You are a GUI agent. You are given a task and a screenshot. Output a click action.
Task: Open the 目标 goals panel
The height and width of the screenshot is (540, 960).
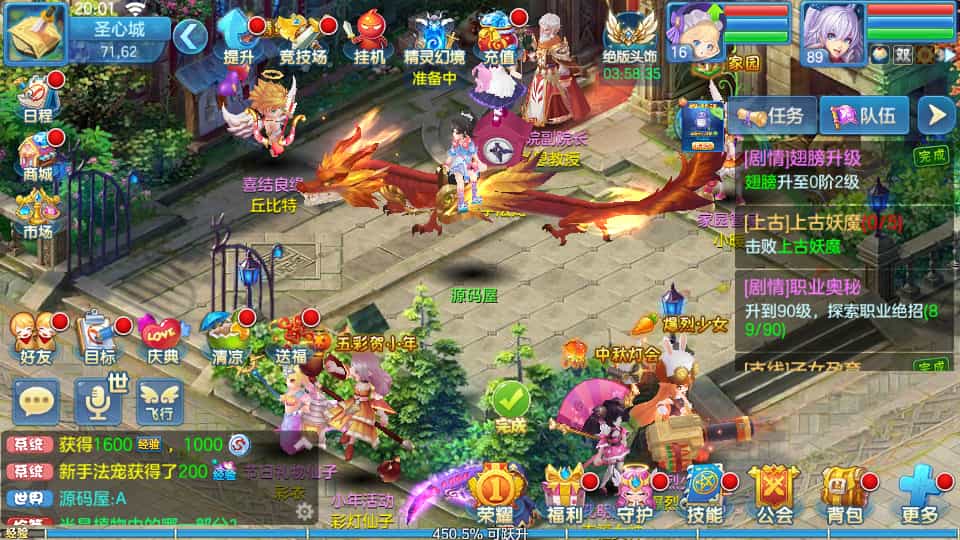pos(99,337)
